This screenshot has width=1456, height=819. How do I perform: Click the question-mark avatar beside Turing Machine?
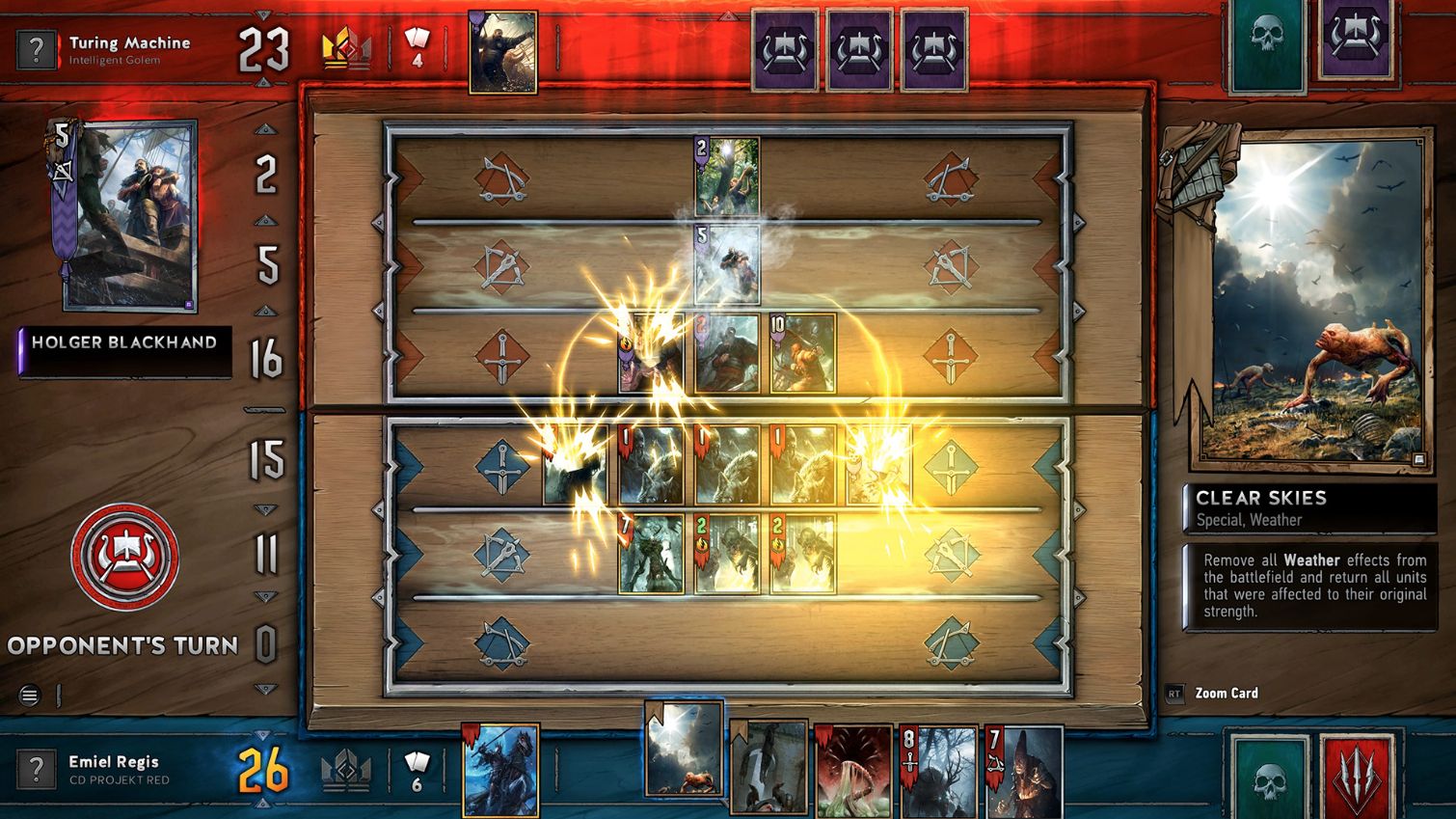pyautogui.click(x=37, y=48)
